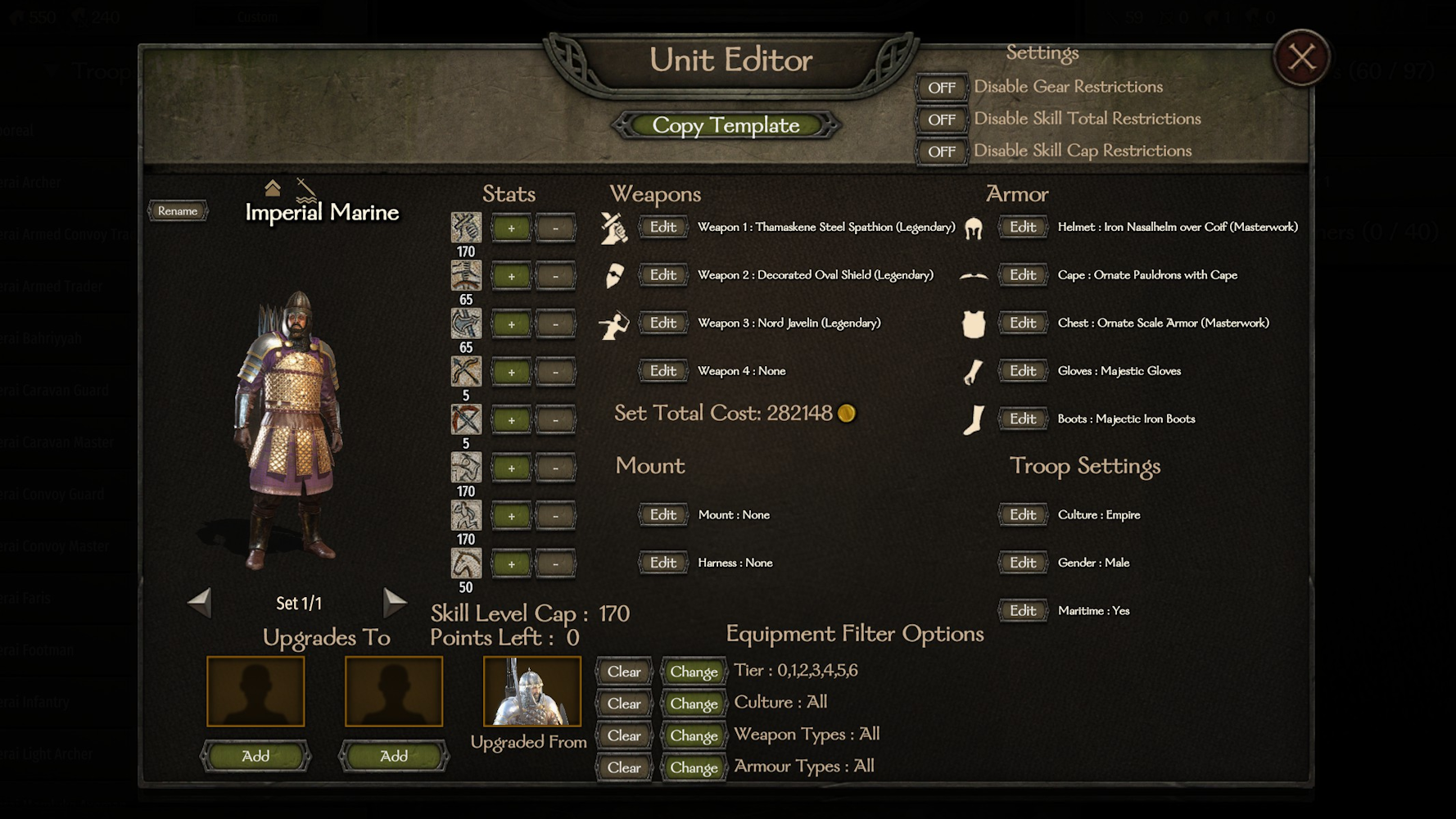
Task: Click the Copy Template button
Action: [726, 125]
